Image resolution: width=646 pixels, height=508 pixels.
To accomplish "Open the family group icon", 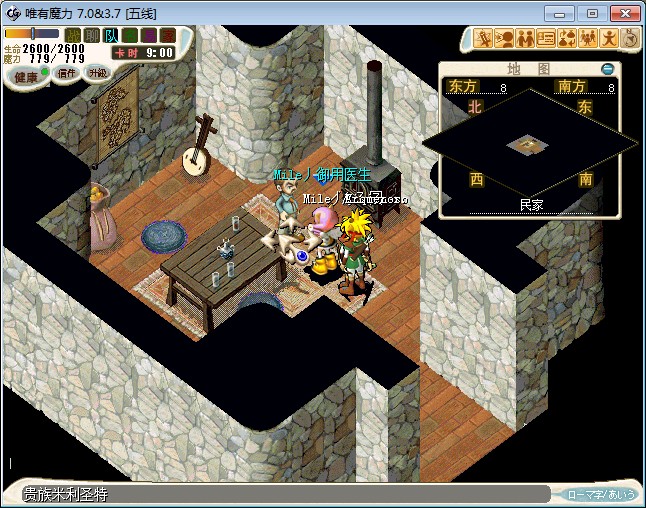I will pos(589,39).
